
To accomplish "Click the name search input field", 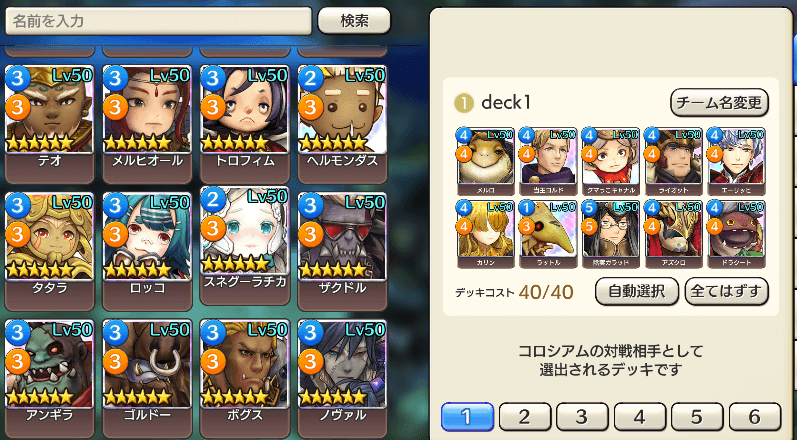I will (157, 21).
